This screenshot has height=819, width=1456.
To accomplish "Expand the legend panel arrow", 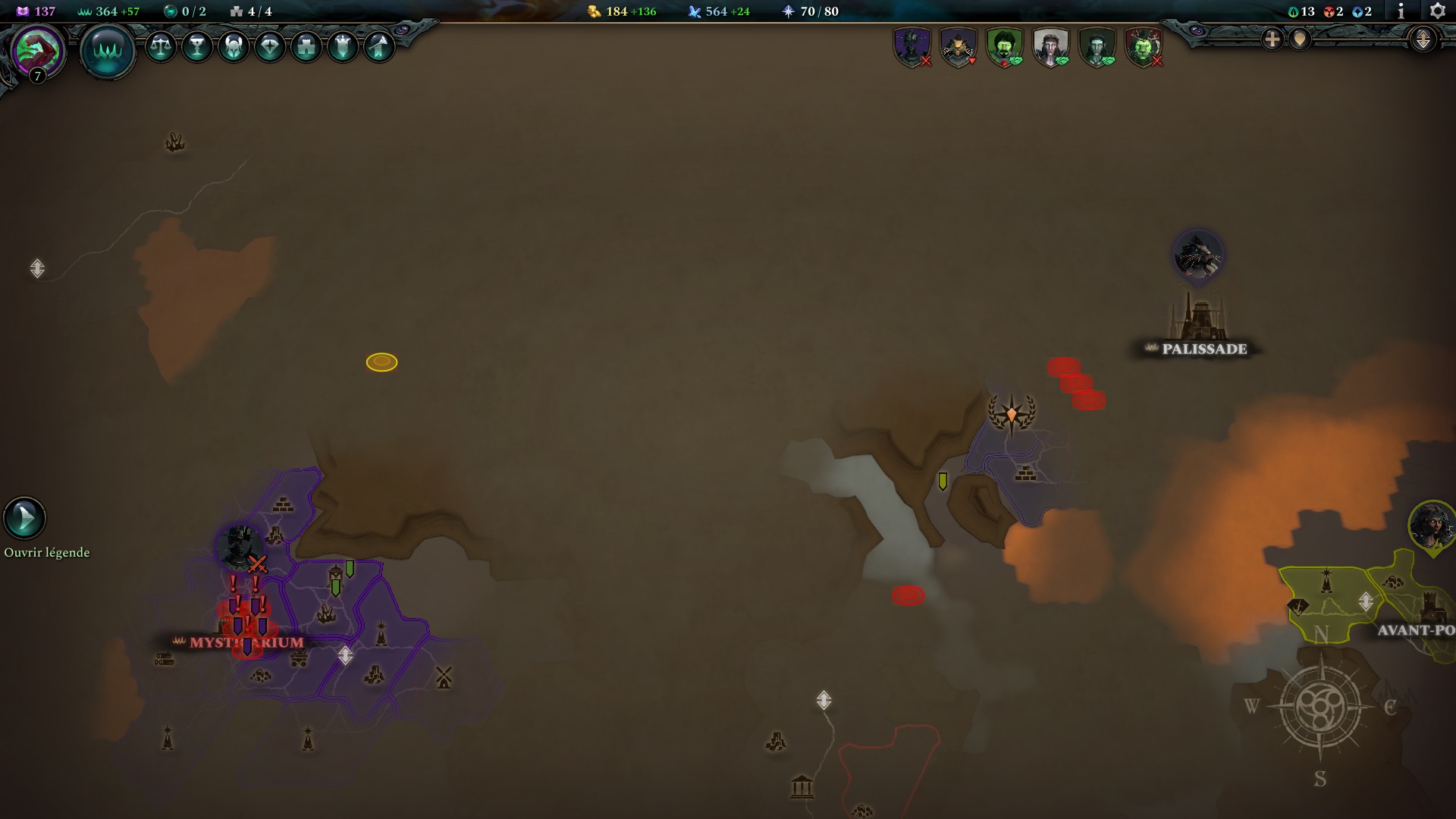I will pos(24,519).
